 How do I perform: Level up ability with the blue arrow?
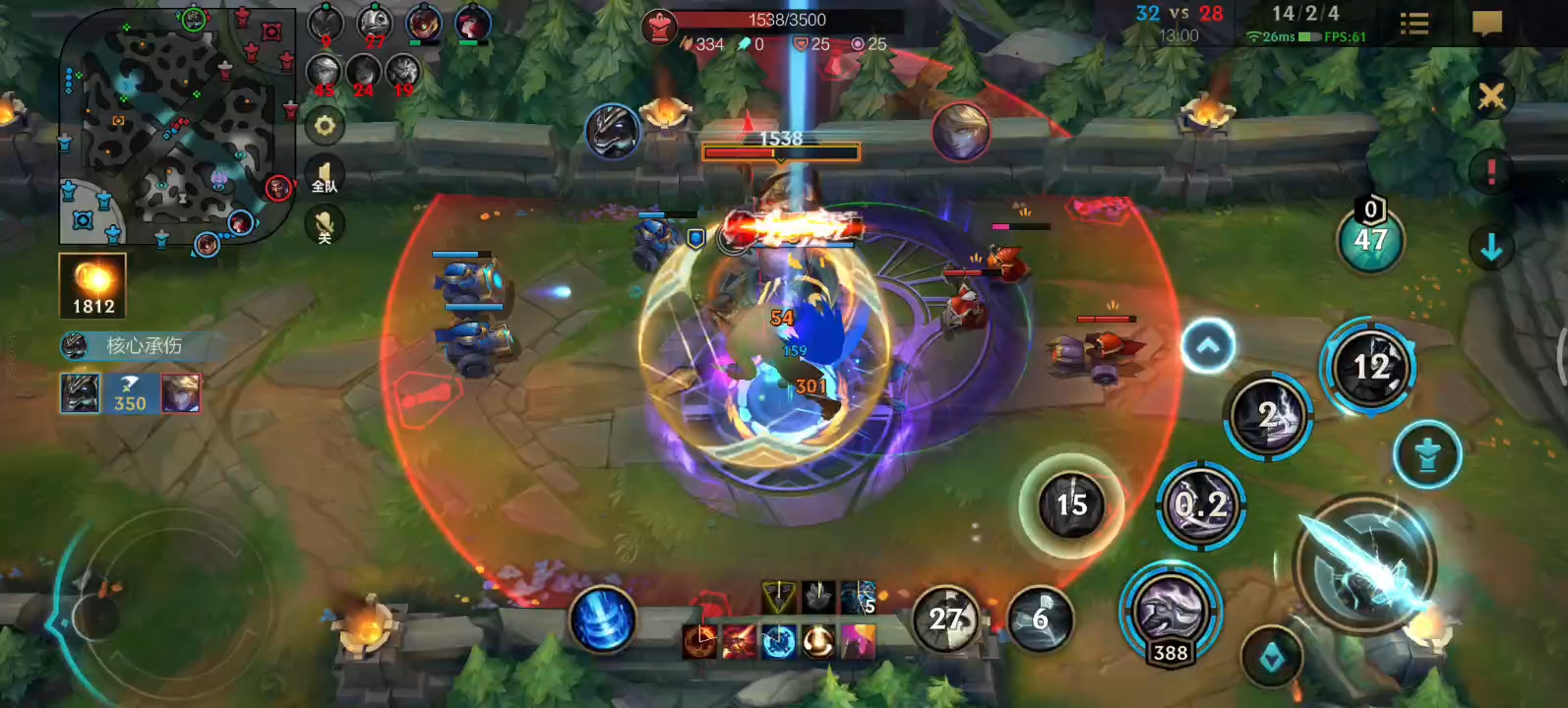pyautogui.click(x=1207, y=345)
